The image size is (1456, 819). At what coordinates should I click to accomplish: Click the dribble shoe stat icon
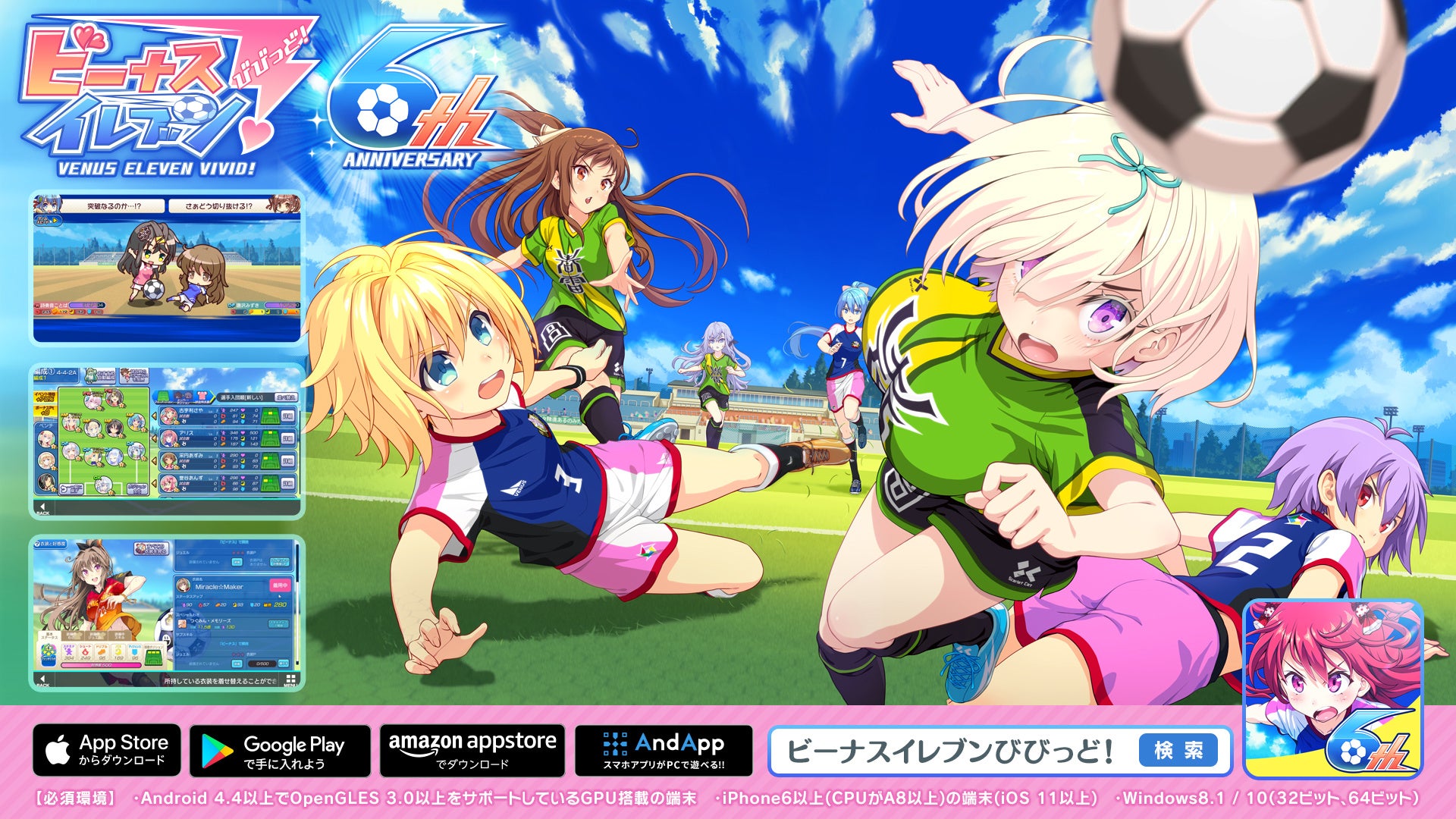click(x=102, y=652)
